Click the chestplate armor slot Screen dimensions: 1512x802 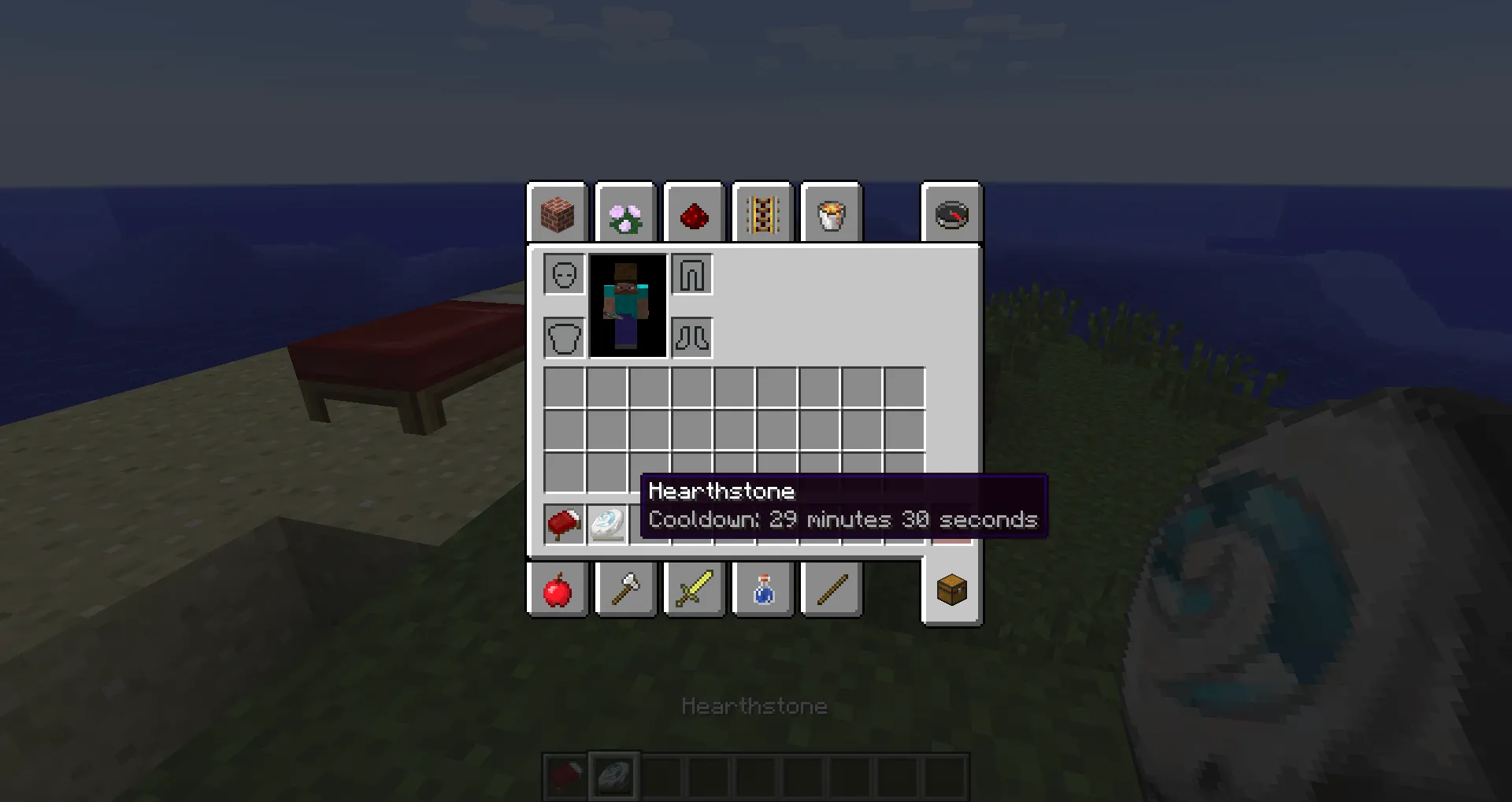click(x=564, y=337)
